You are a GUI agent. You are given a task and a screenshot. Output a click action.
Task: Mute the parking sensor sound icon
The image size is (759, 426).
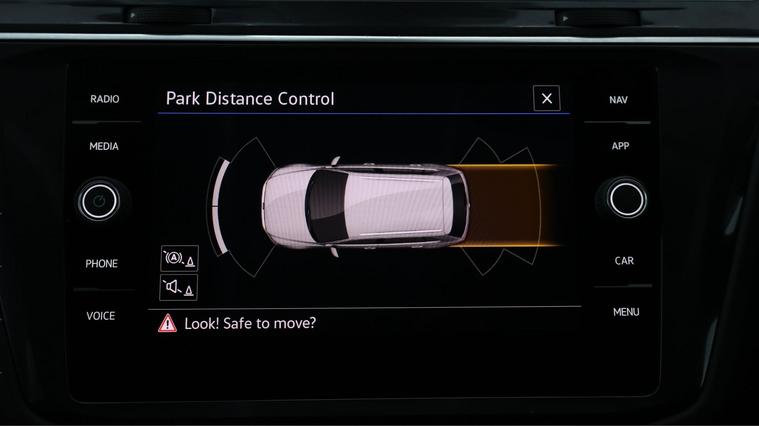[179, 288]
